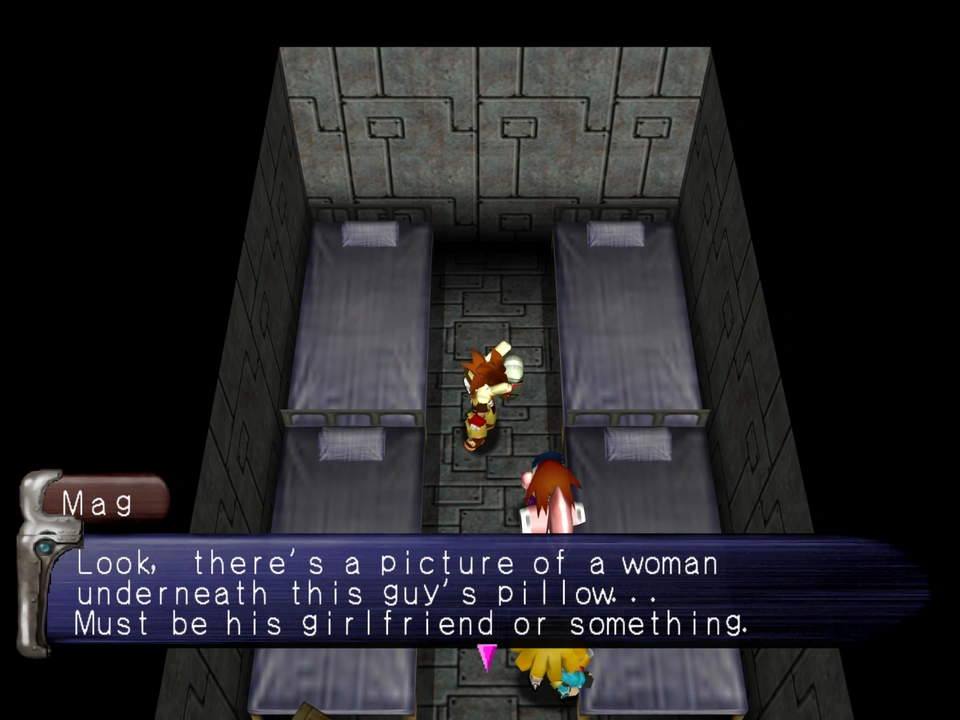Advance dialogue with the pink arrow indicator
960x720 pixels.
(x=487, y=657)
